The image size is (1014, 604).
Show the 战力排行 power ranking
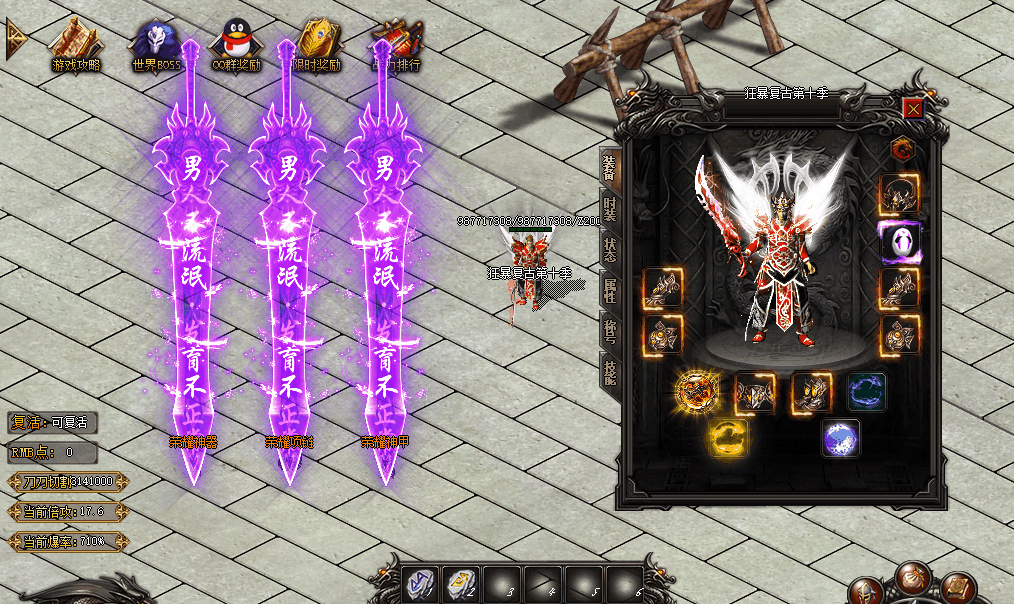(x=396, y=44)
